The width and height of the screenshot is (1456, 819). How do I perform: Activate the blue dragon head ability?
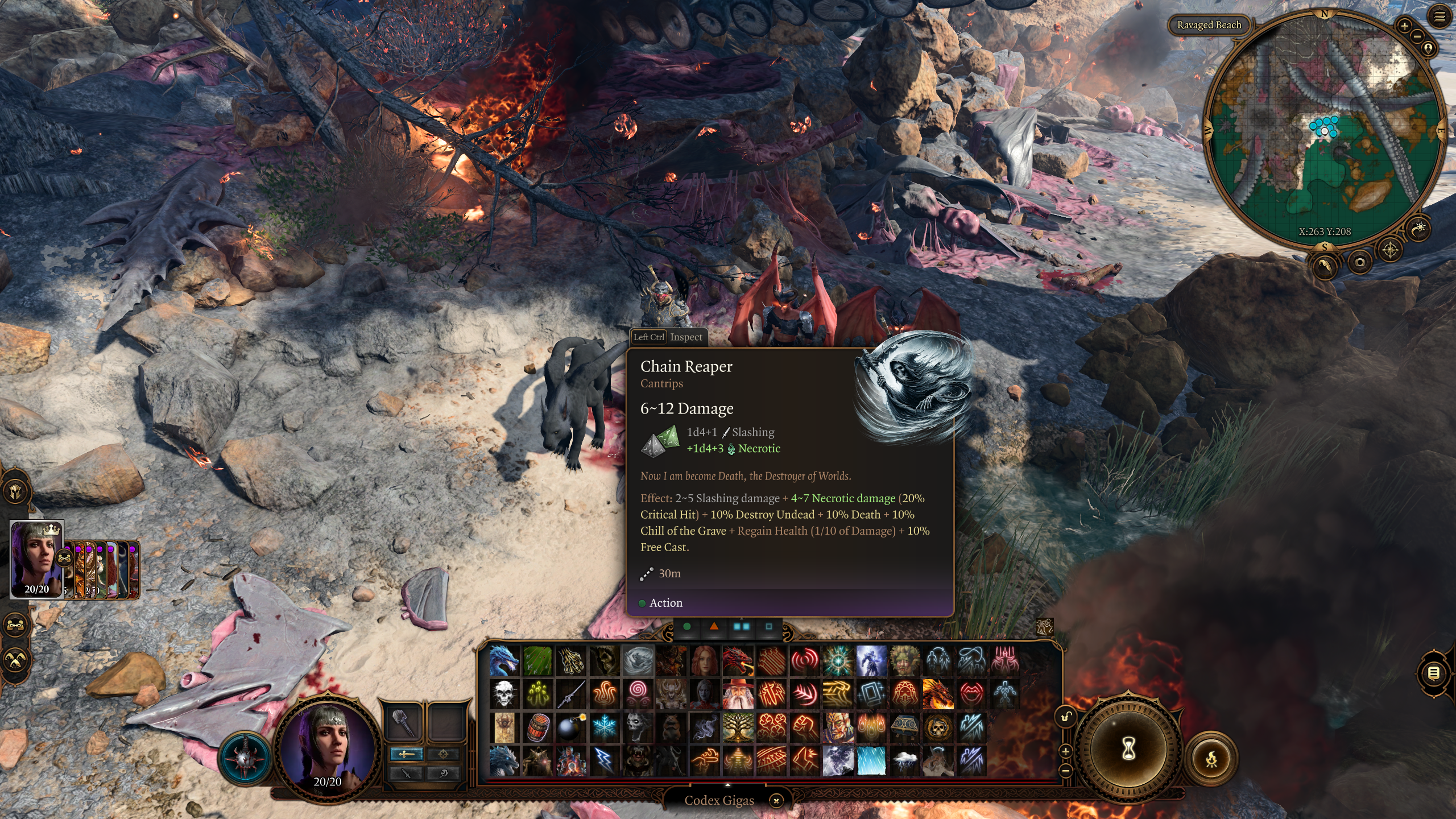[504, 661]
